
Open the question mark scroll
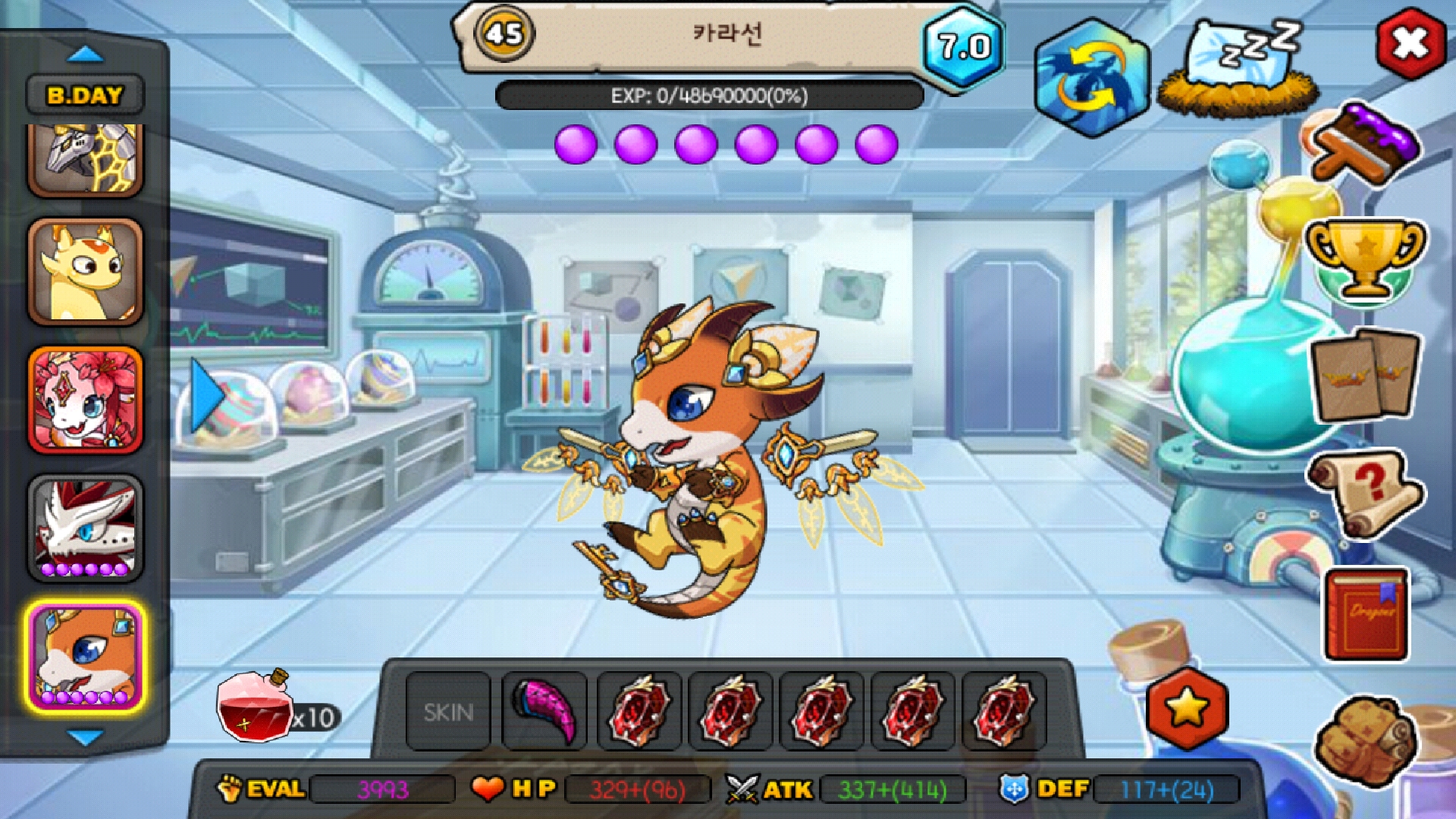pyautogui.click(x=1365, y=493)
